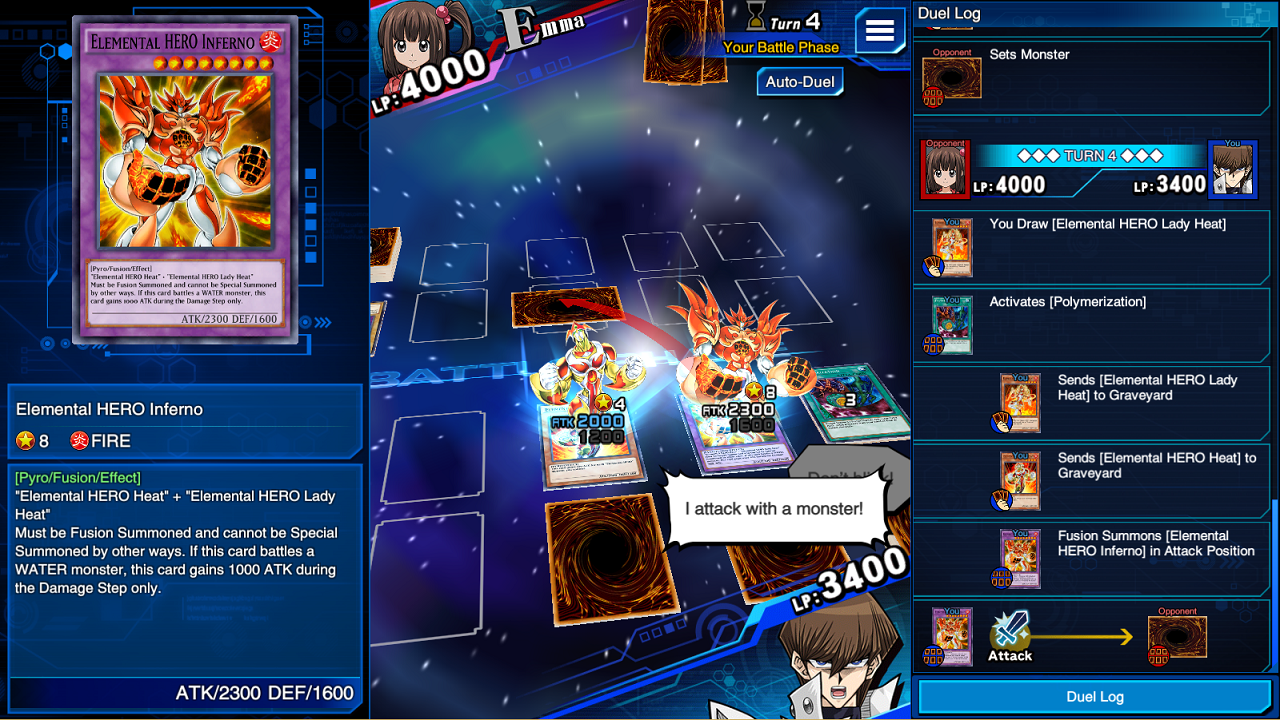
Task: Open the Fusion Summons Elemental HERO Inferno entry
Action: 1092,559
